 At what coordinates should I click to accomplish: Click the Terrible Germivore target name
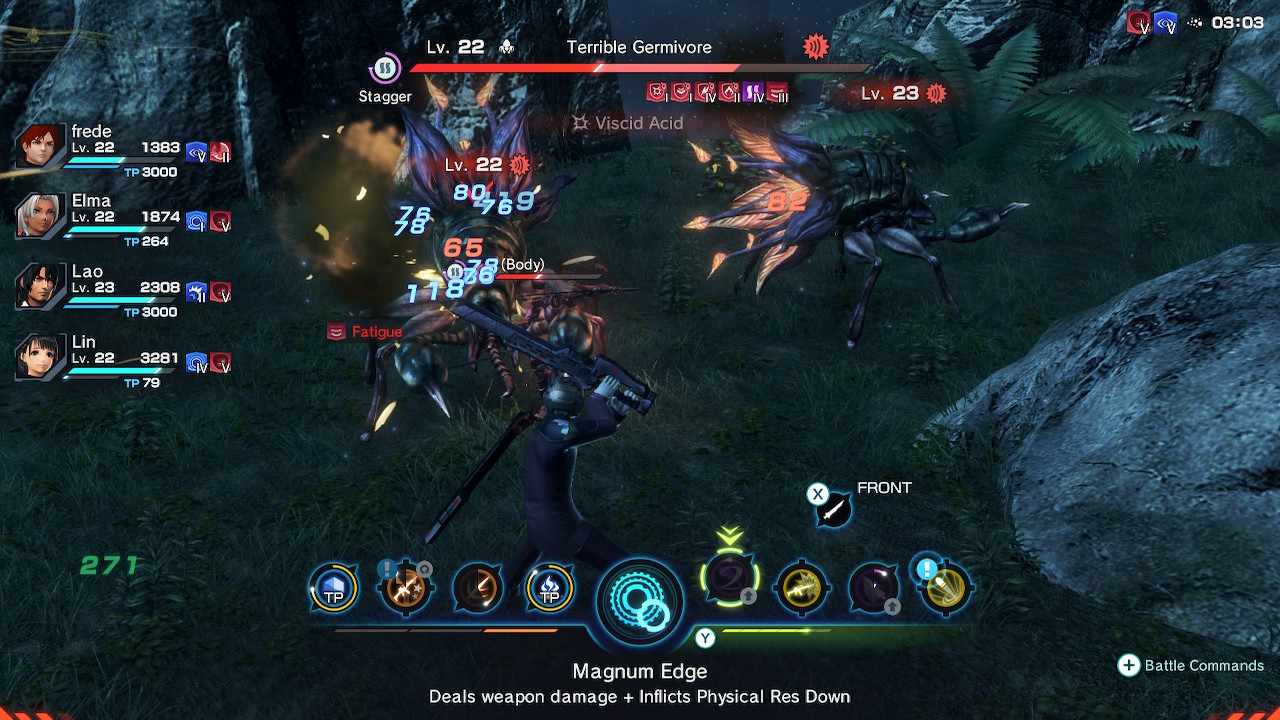[x=639, y=47]
